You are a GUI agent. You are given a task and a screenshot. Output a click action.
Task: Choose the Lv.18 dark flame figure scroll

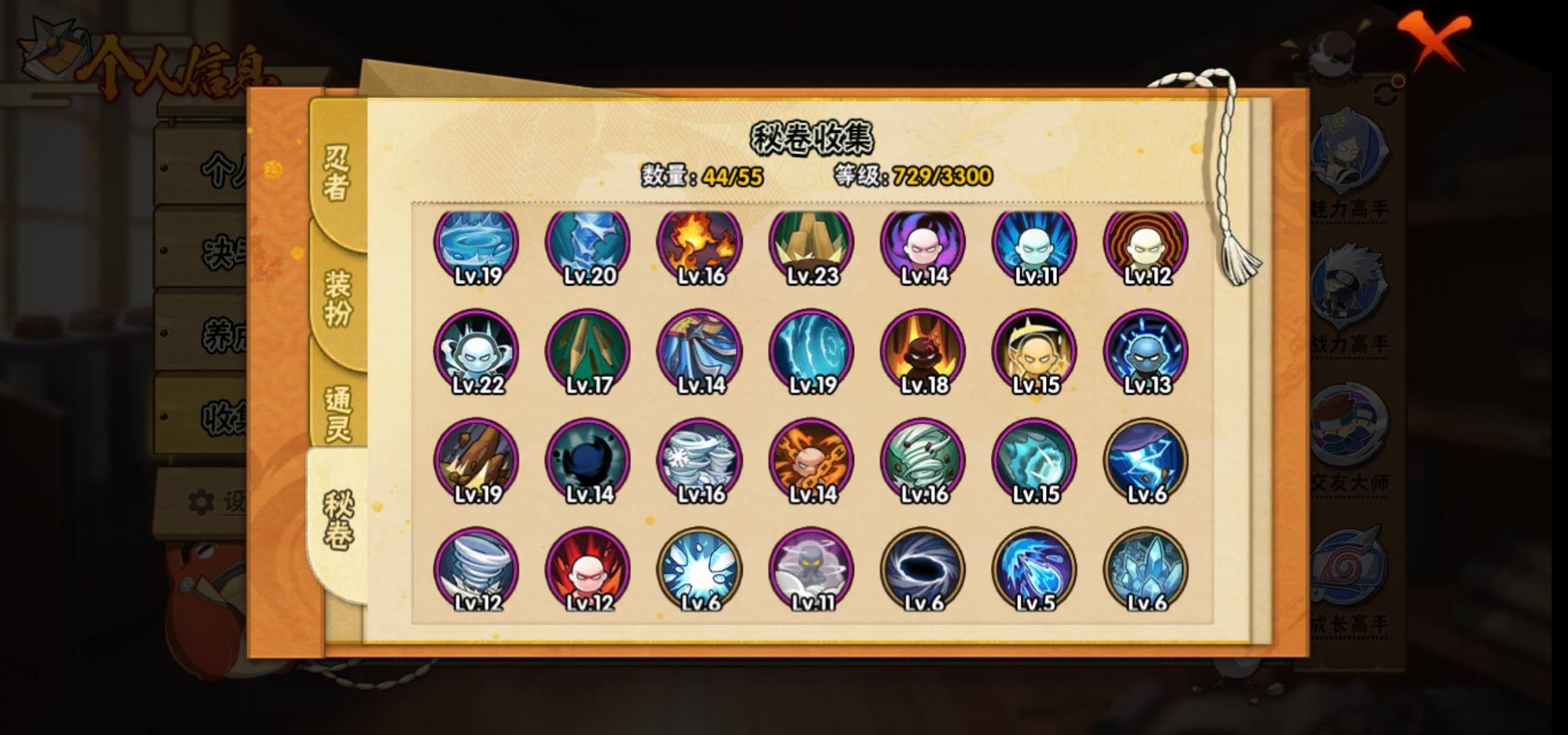(x=922, y=353)
